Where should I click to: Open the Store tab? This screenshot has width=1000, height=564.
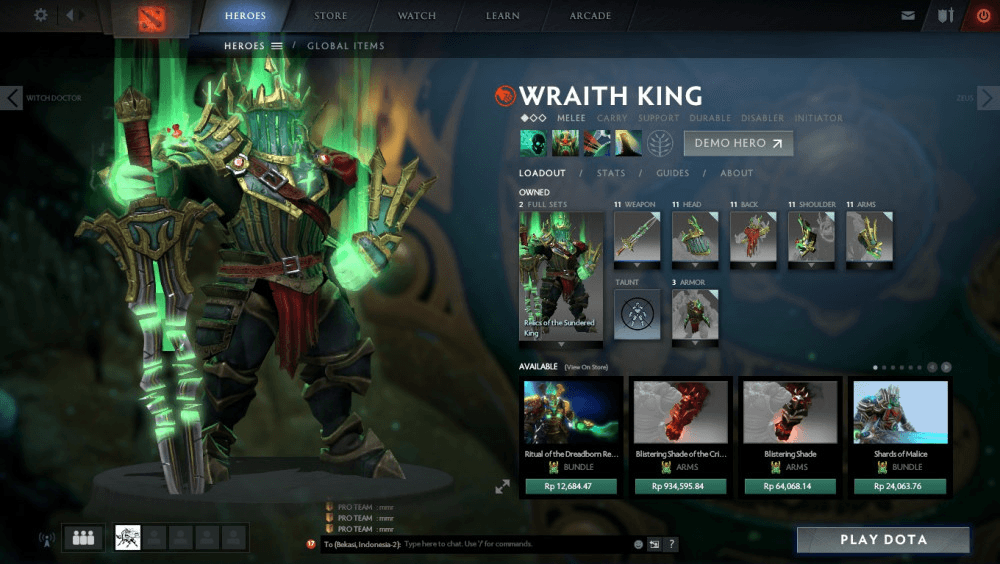pyautogui.click(x=331, y=16)
